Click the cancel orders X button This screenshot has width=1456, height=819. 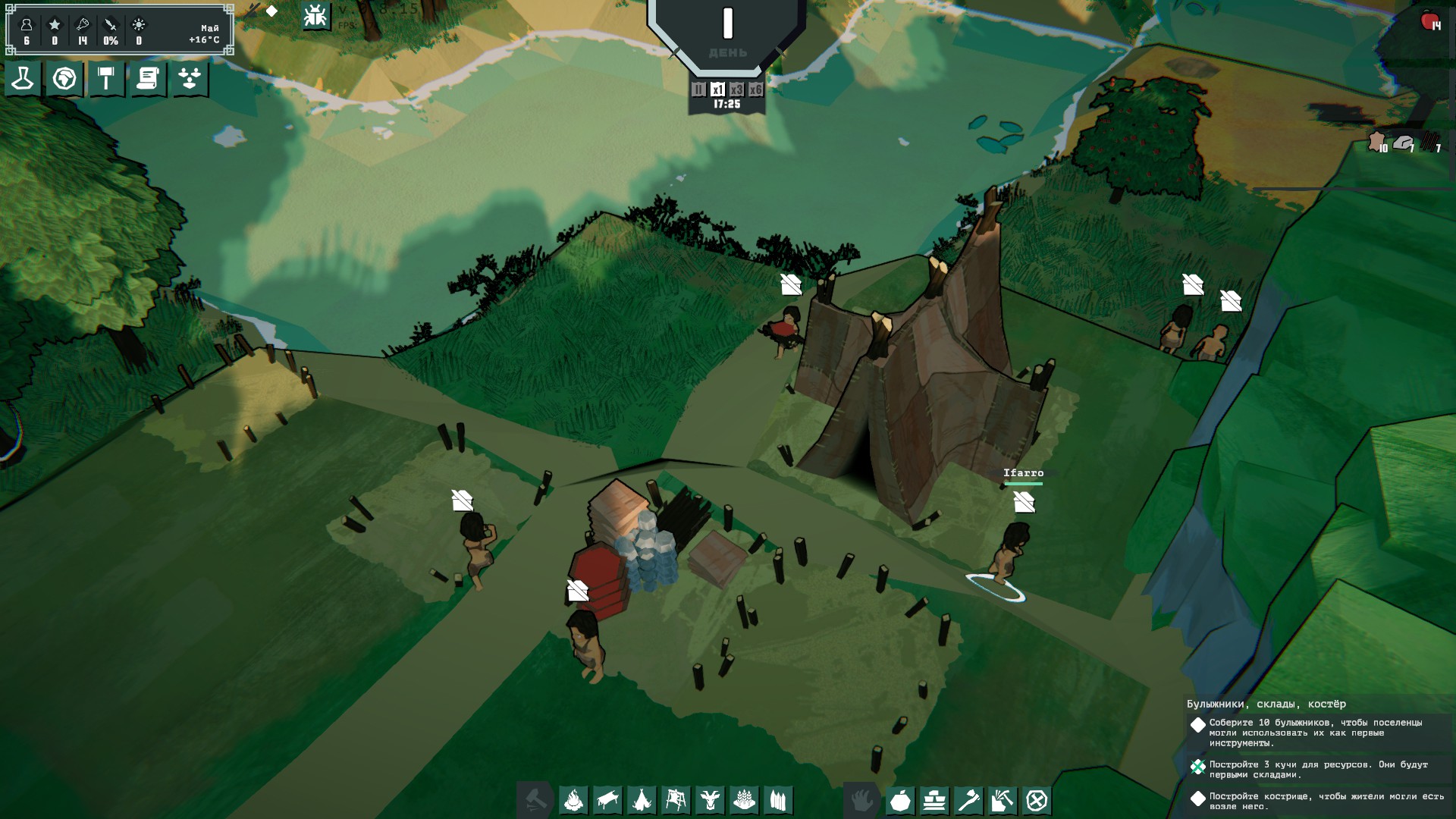tap(1037, 800)
